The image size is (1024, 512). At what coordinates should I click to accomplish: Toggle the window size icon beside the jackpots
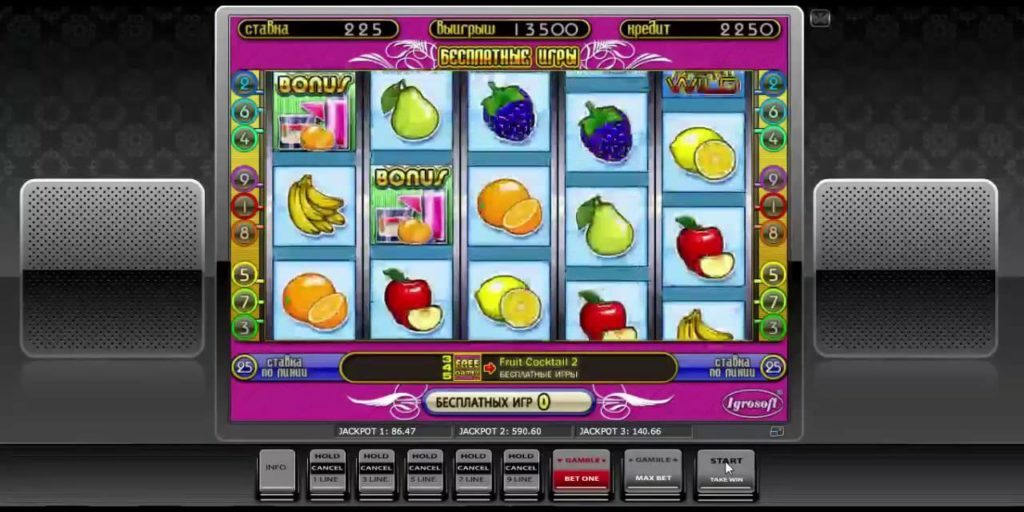[x=775, y=432]
